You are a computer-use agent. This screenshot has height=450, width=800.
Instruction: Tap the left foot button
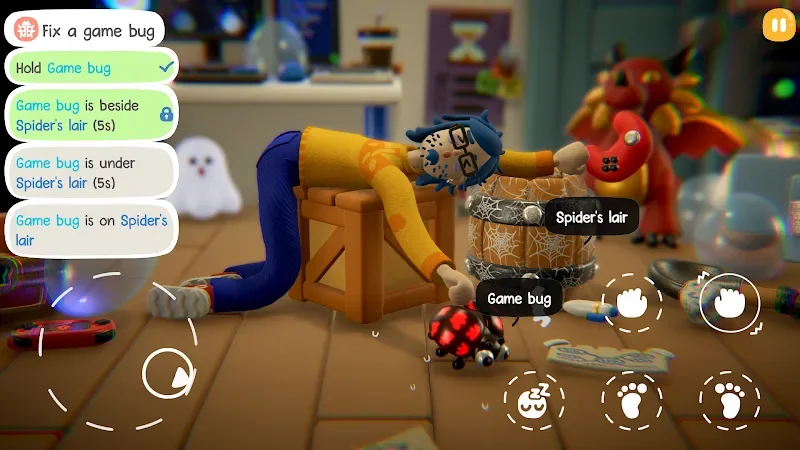click(632, 401)
